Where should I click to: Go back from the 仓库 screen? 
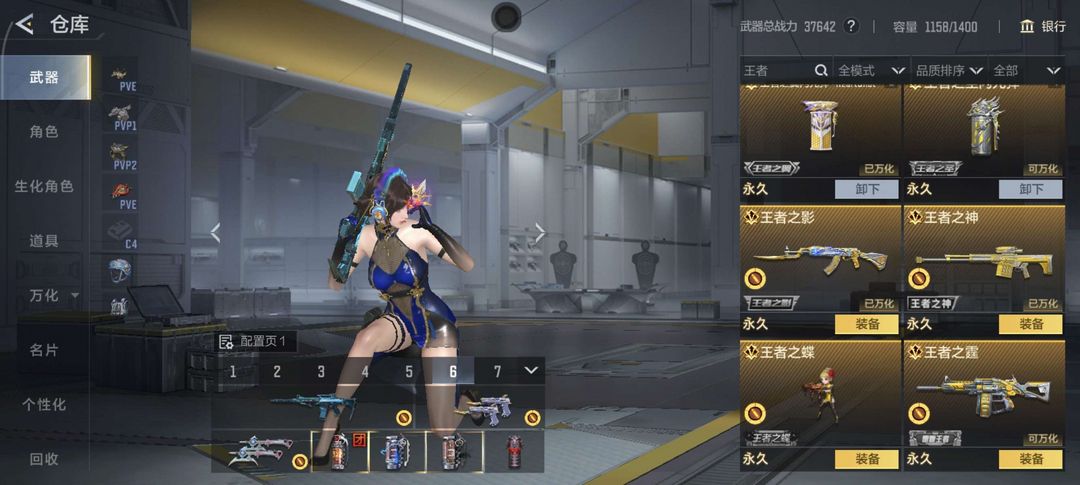coord(25,24)
